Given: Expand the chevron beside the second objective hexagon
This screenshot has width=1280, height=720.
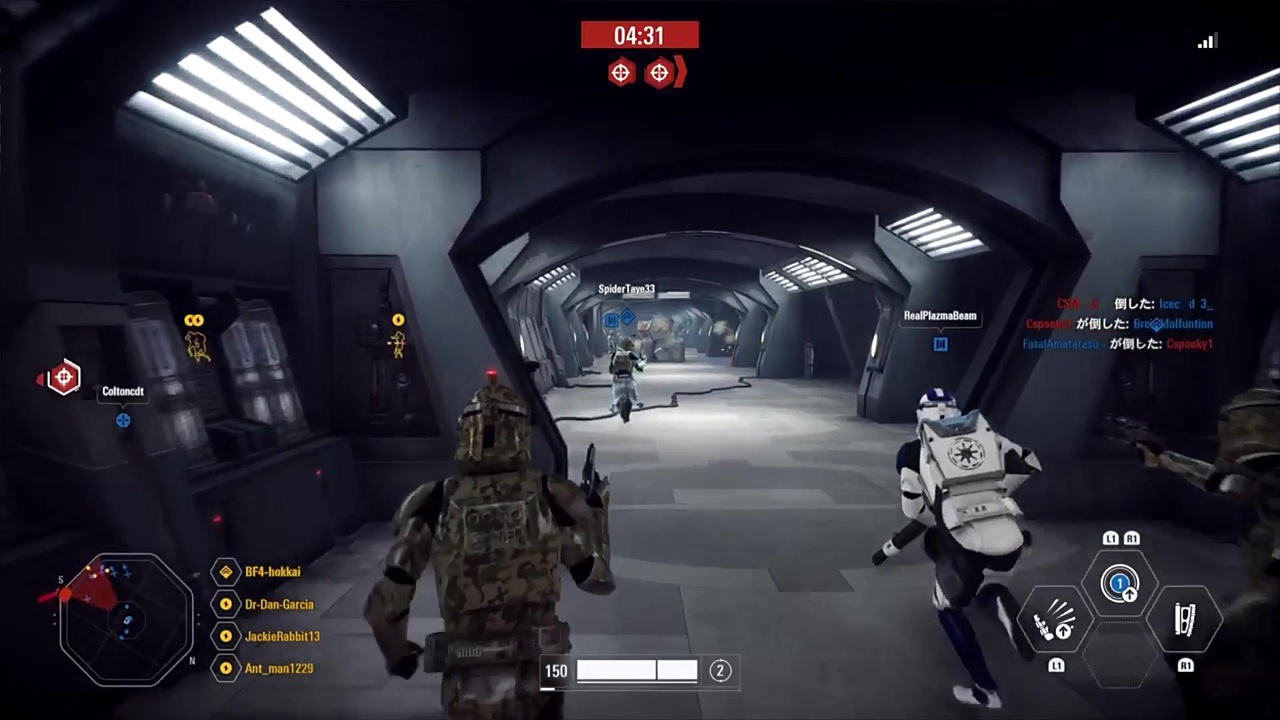Looking at the screenshot, I should click(678, 73).
